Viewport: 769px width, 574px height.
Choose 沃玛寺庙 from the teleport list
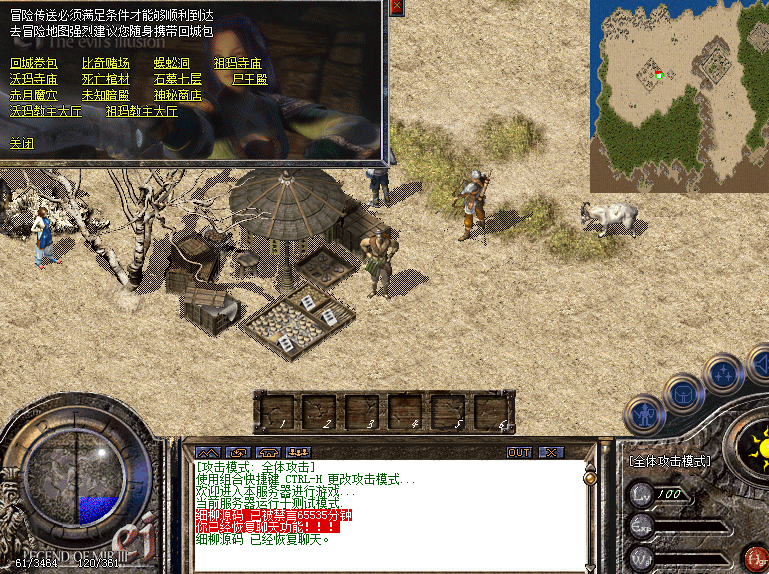(34, 79)
